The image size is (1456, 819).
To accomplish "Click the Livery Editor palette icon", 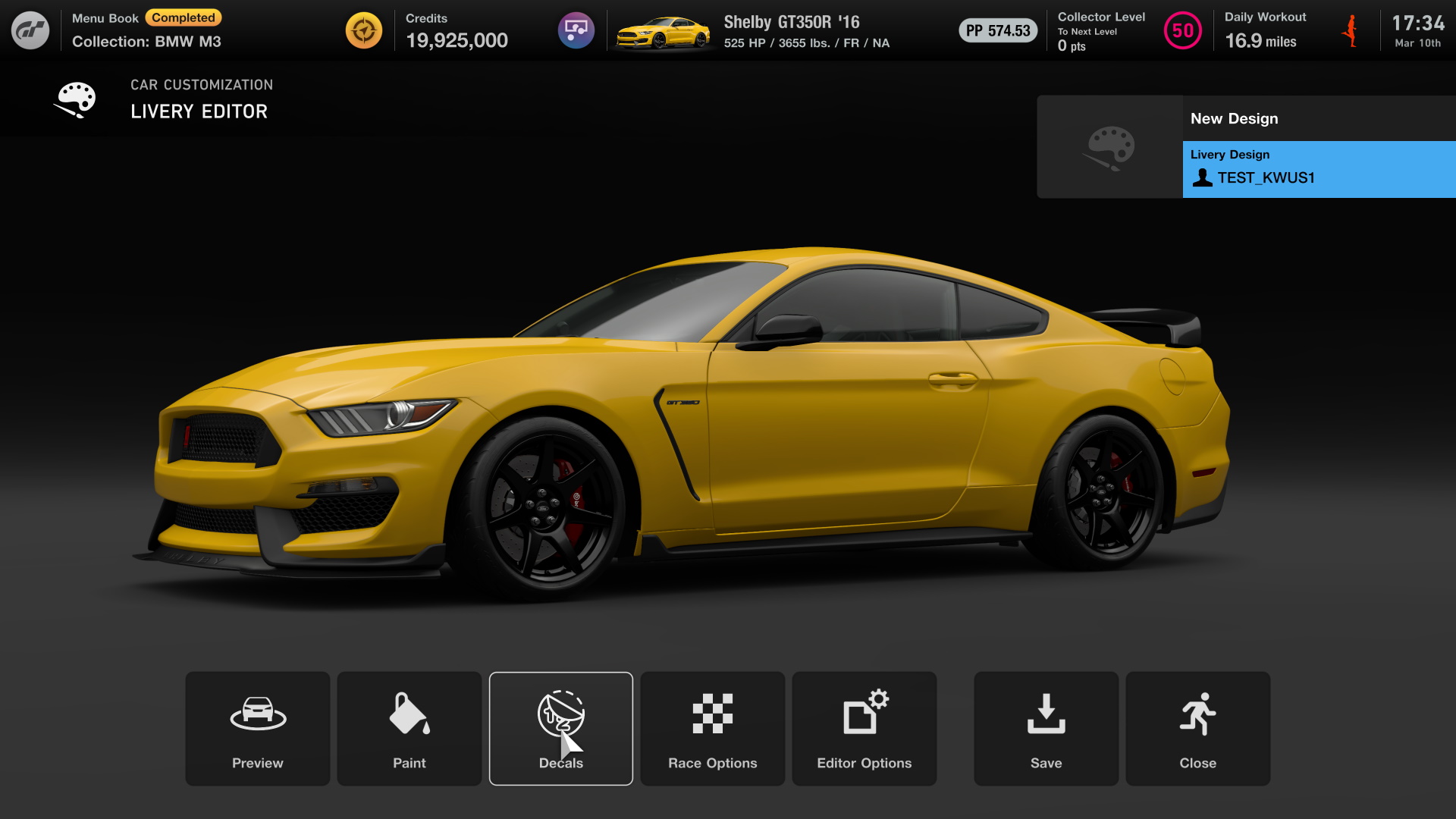I will pyautogui.click(x=74, y=99).
